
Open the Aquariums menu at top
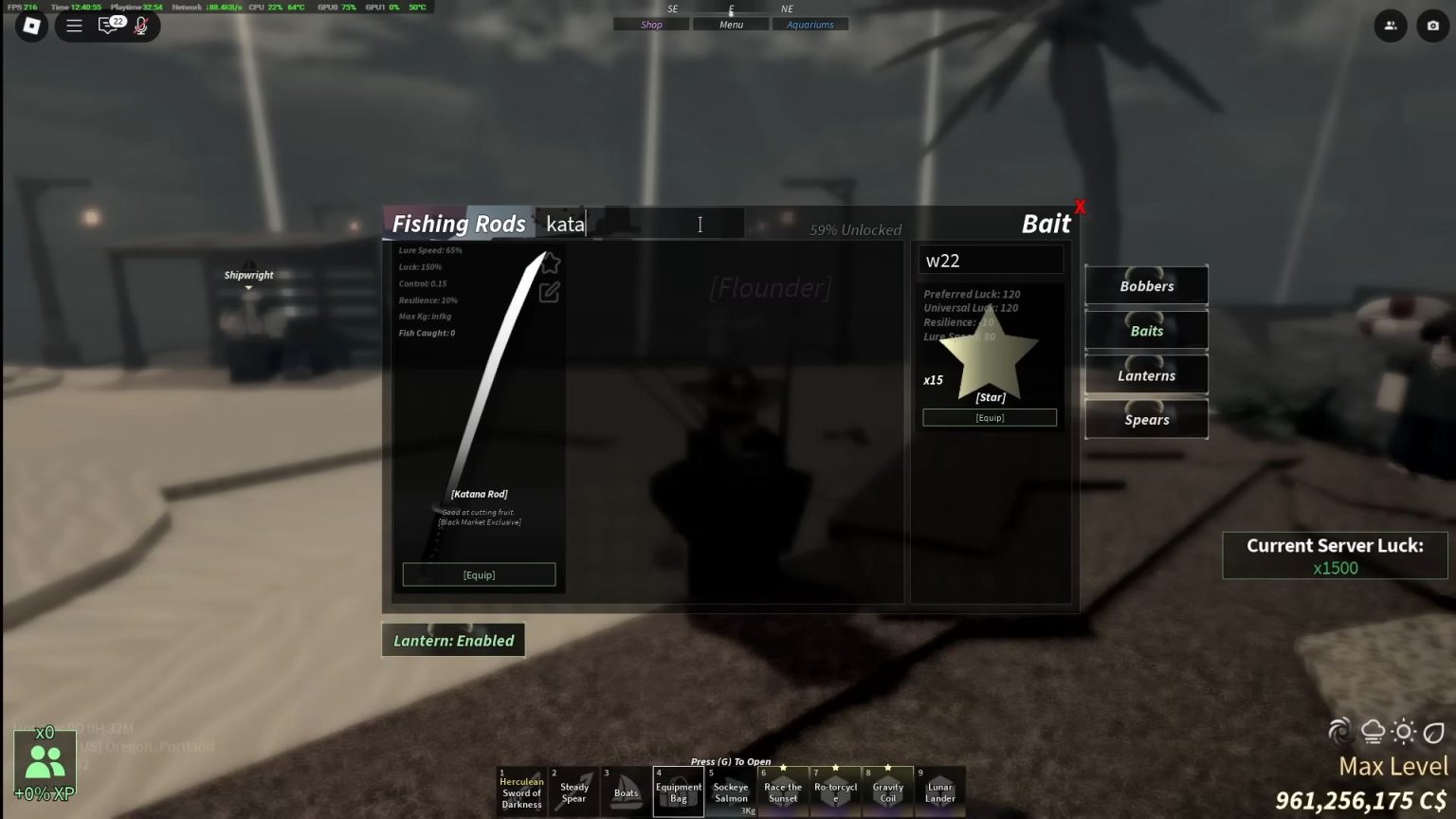coord(810,24)
